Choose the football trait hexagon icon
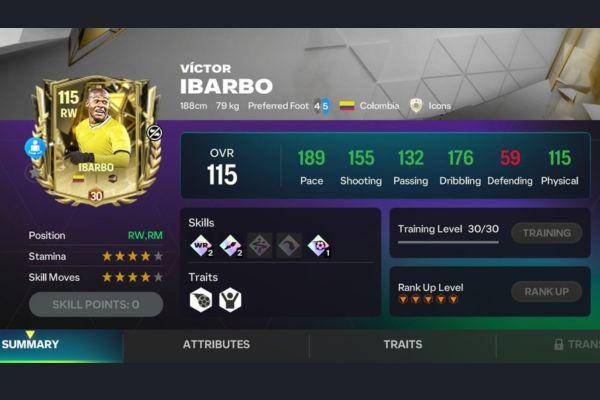600x400 pixels. (x=201, y=299)
